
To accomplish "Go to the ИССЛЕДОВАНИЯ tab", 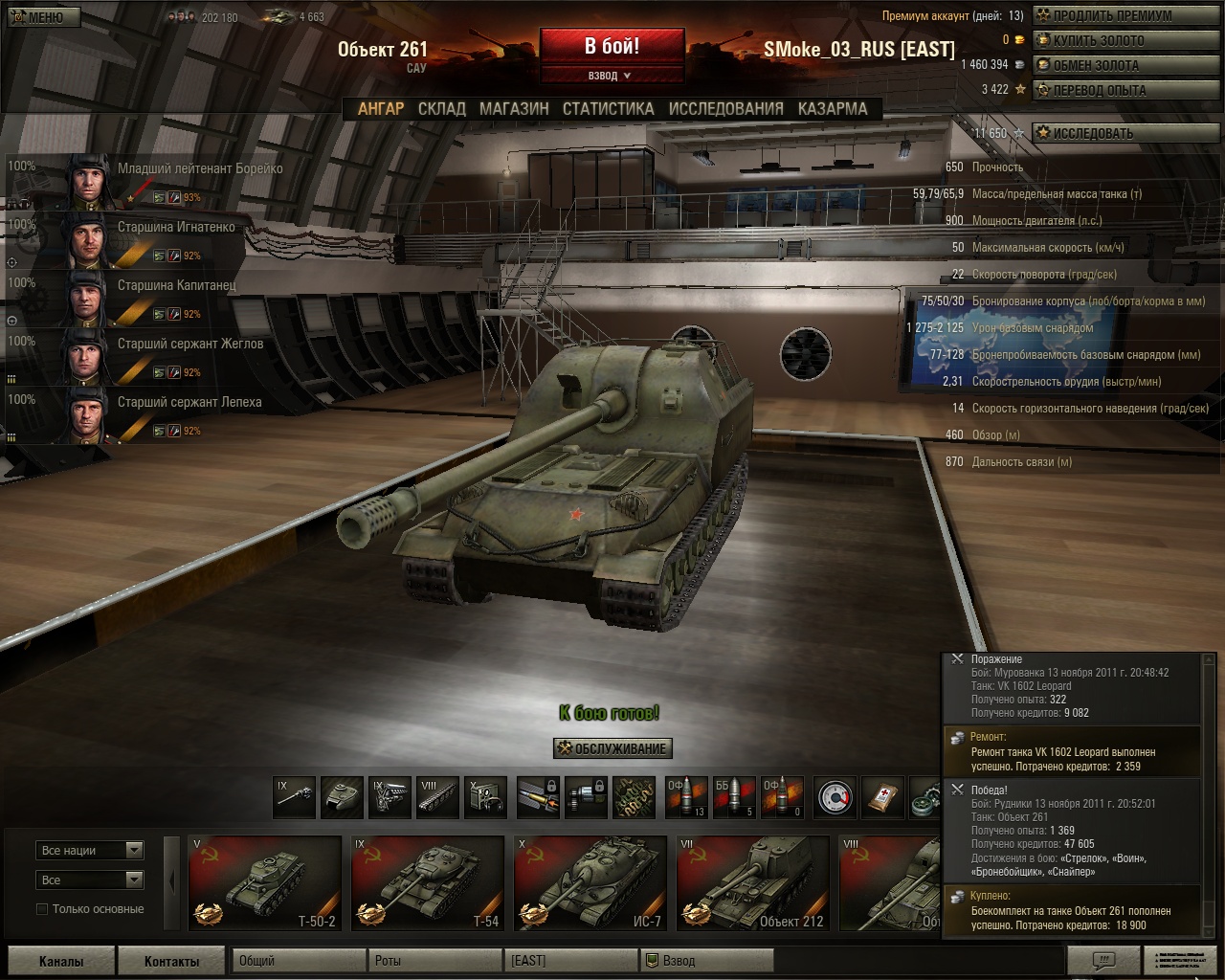I will (725, 109).
